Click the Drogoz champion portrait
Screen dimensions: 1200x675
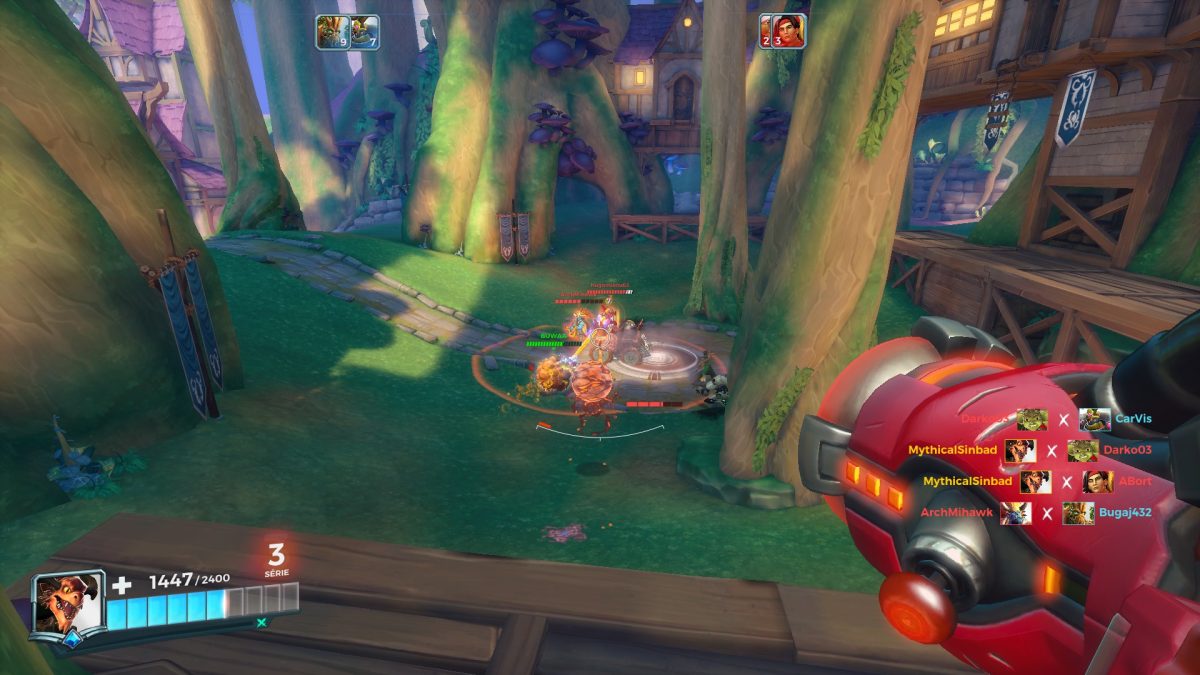[67, 605]
